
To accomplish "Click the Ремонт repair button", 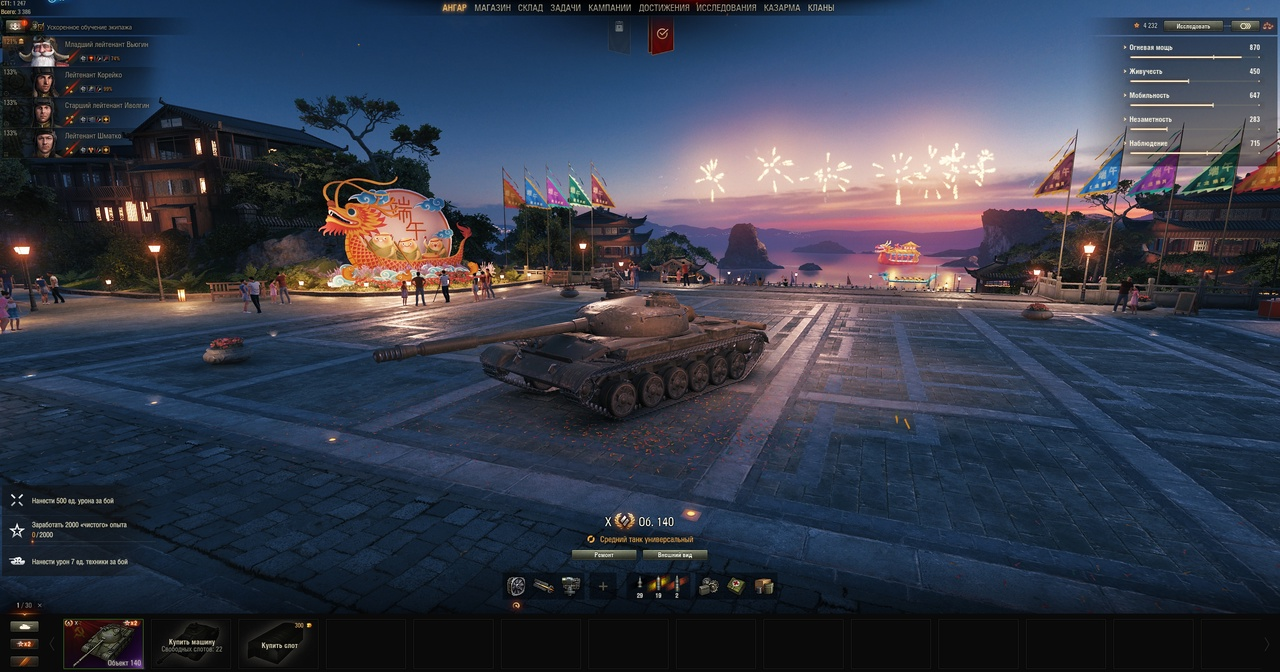I will 603,554.
